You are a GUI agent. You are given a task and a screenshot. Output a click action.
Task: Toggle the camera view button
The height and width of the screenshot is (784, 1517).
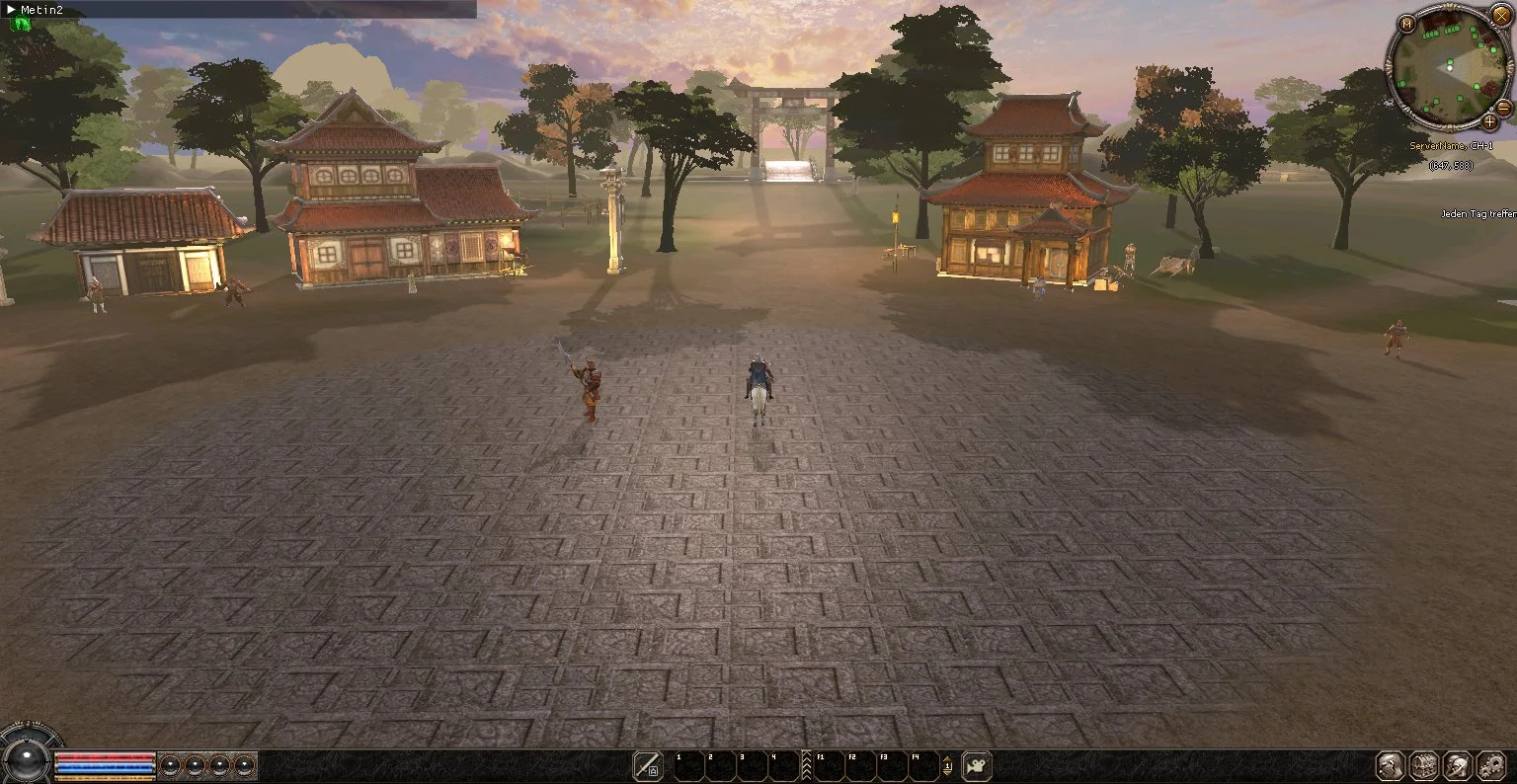(977, 765)
